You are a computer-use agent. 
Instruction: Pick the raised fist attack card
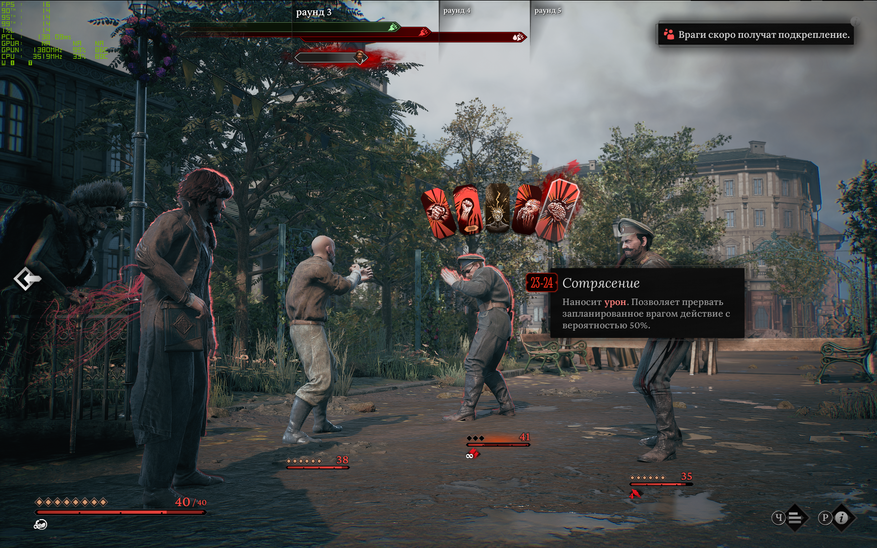coord(468,210)
